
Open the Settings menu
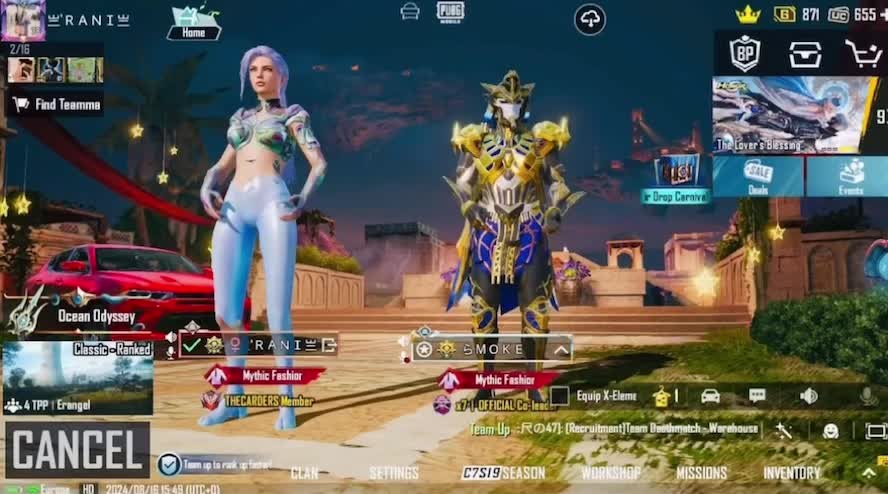coord(394,473)
